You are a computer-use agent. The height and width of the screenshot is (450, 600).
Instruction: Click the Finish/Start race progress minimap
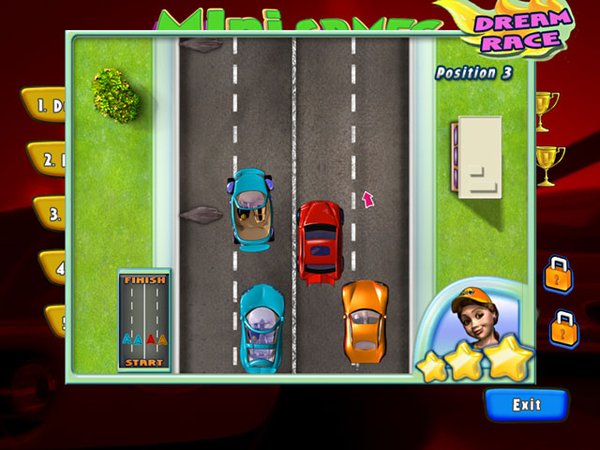point(144,320)
